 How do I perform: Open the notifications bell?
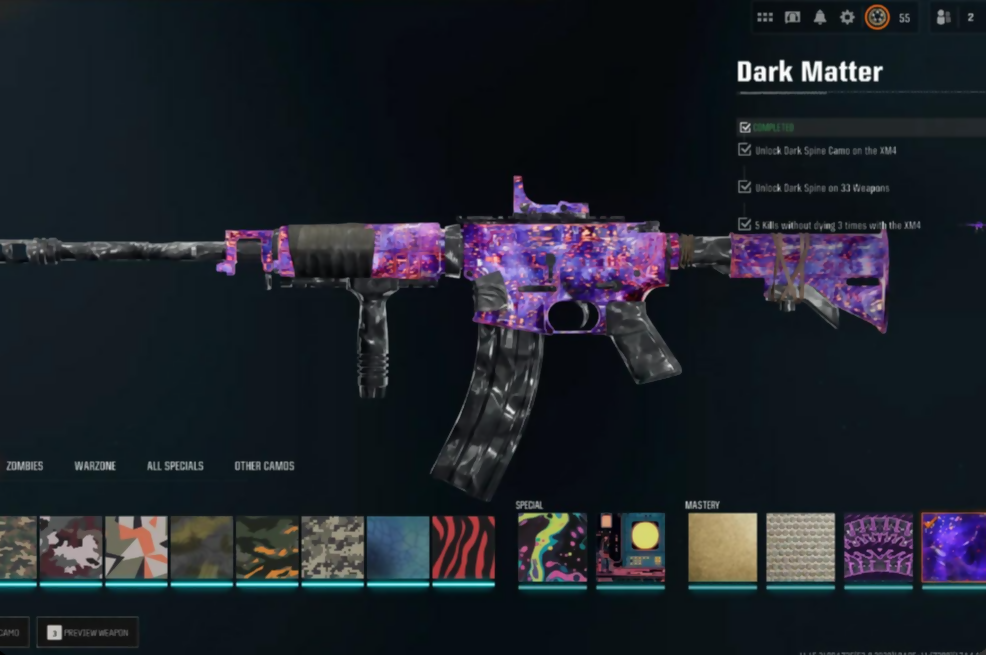[x=820, y=17]
